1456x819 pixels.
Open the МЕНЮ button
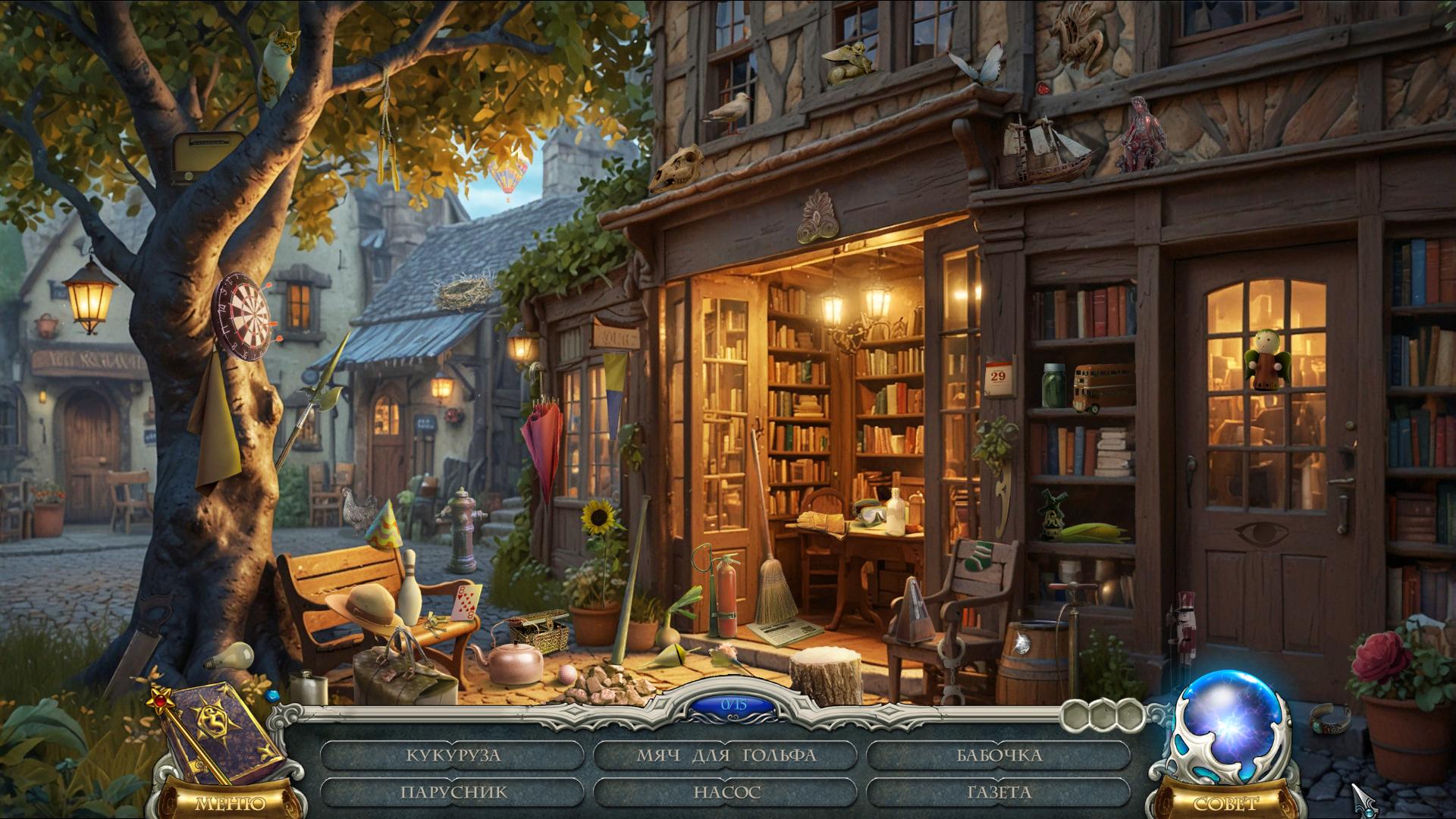click(x=230, y=803)
